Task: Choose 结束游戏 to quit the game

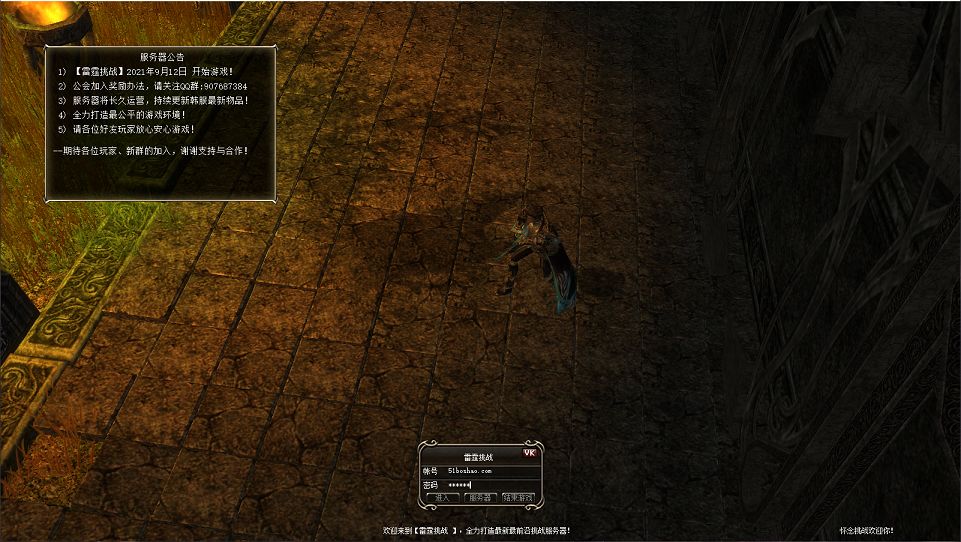Action: [x=518, y=497]
